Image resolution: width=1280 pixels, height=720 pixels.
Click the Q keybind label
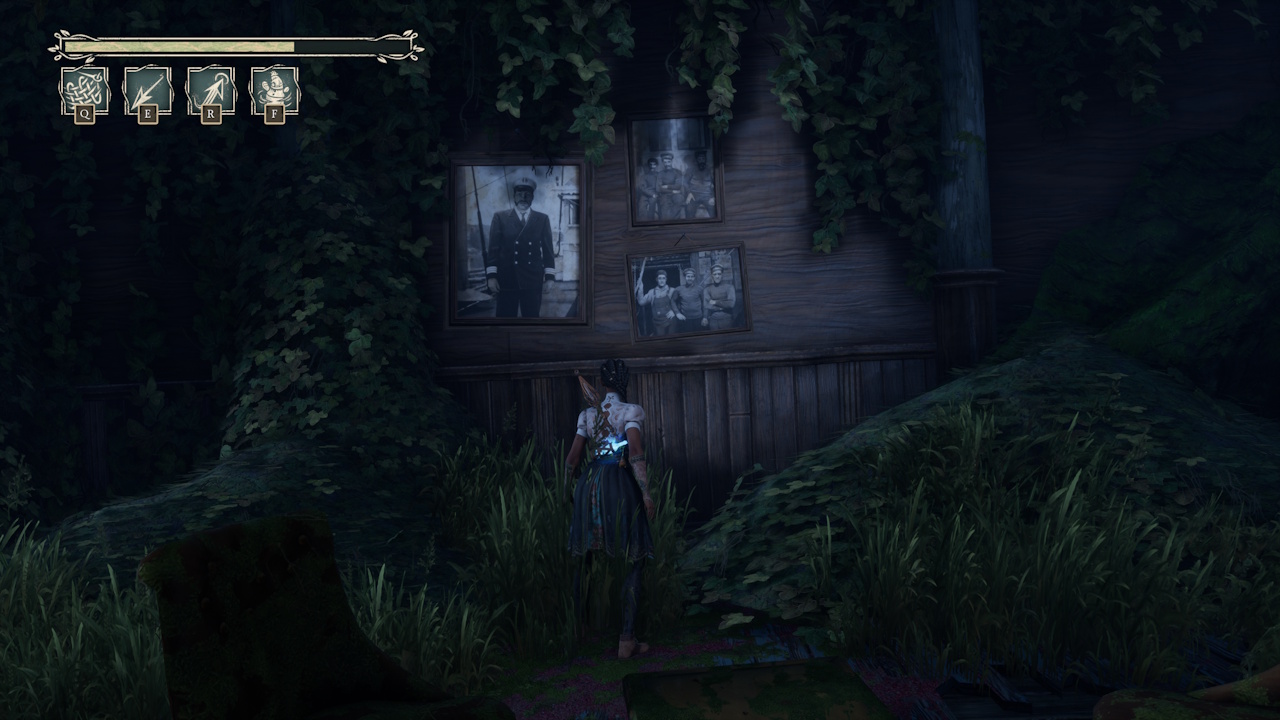click(x=85, y=113)
